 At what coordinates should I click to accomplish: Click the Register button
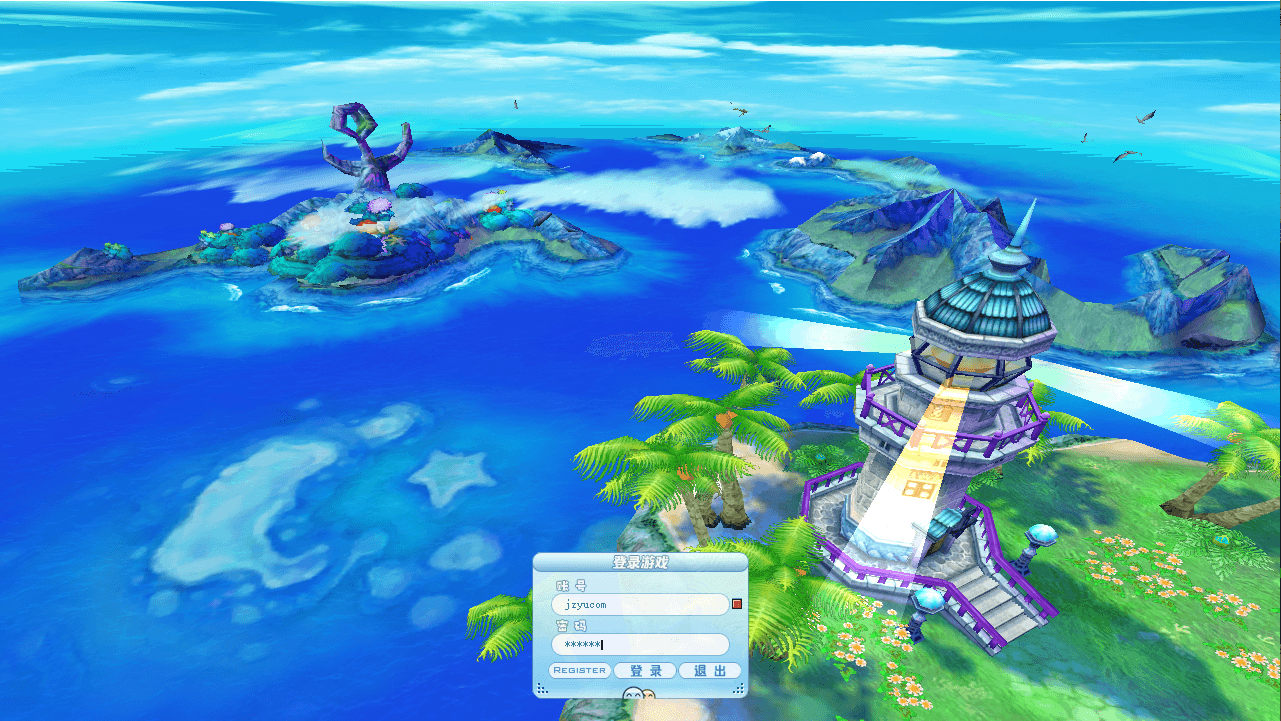pyautogui.click(x=579, y=670)
